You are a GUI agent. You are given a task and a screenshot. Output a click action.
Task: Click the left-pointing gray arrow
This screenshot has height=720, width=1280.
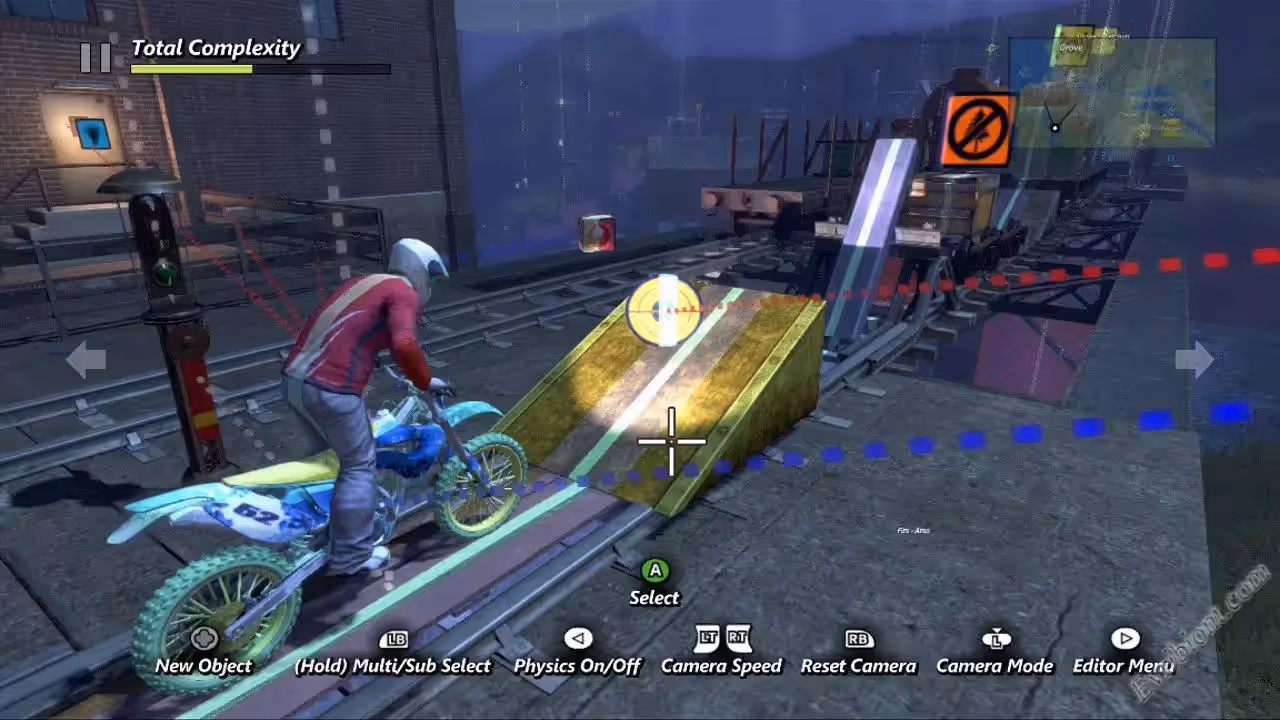[85, 360]
